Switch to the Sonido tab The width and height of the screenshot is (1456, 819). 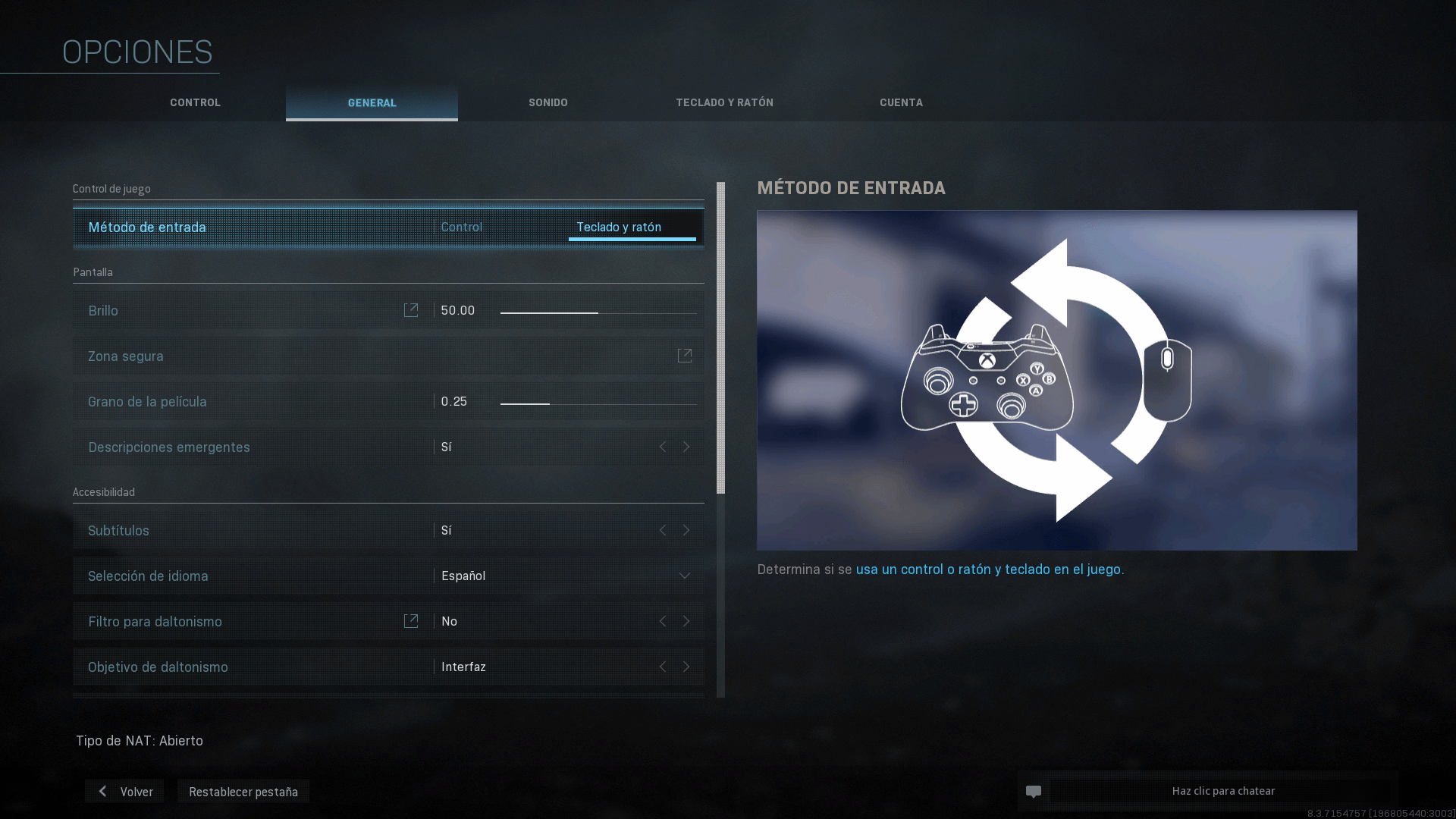tap(548, 102)
